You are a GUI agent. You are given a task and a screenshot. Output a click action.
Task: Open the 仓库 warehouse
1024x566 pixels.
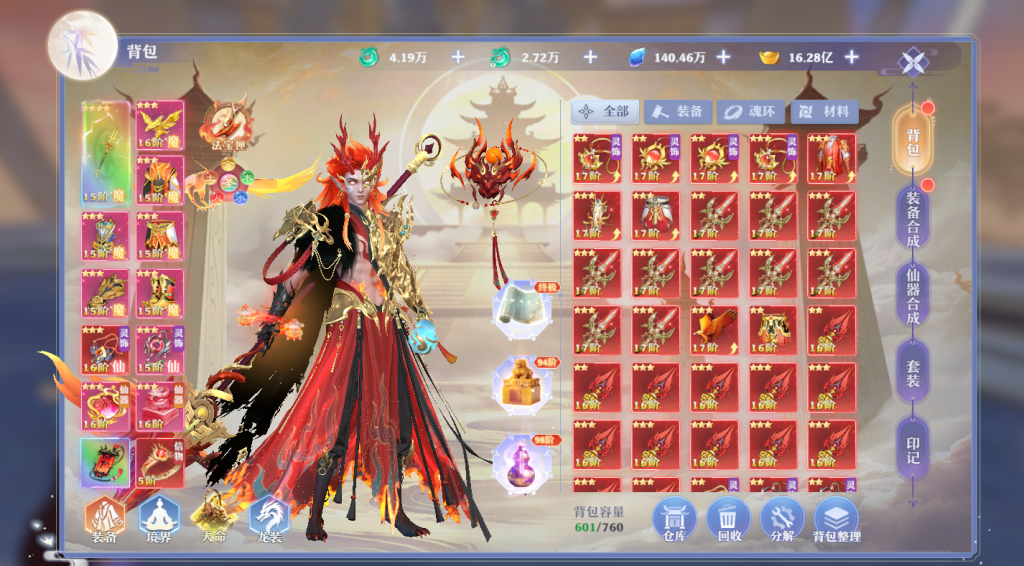point(675,520)
